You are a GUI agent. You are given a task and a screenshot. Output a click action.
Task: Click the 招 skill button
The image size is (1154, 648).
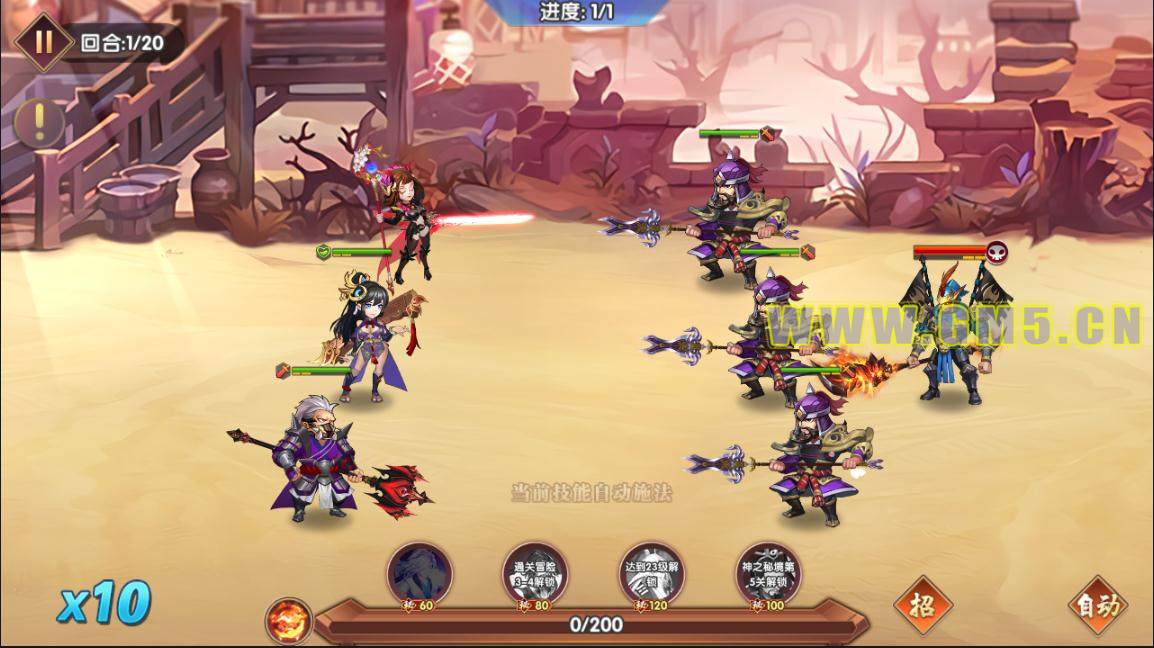point(922,604)
